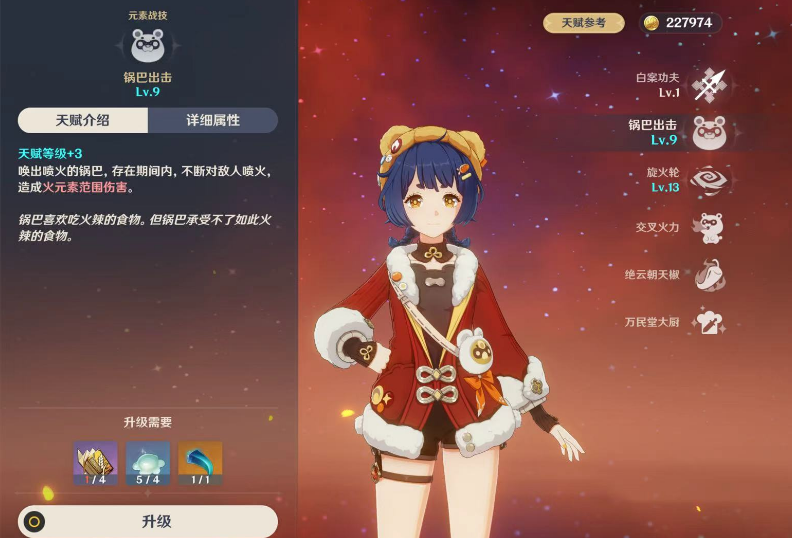Choose the 旋火轮 talent

(x=709, y=180)
